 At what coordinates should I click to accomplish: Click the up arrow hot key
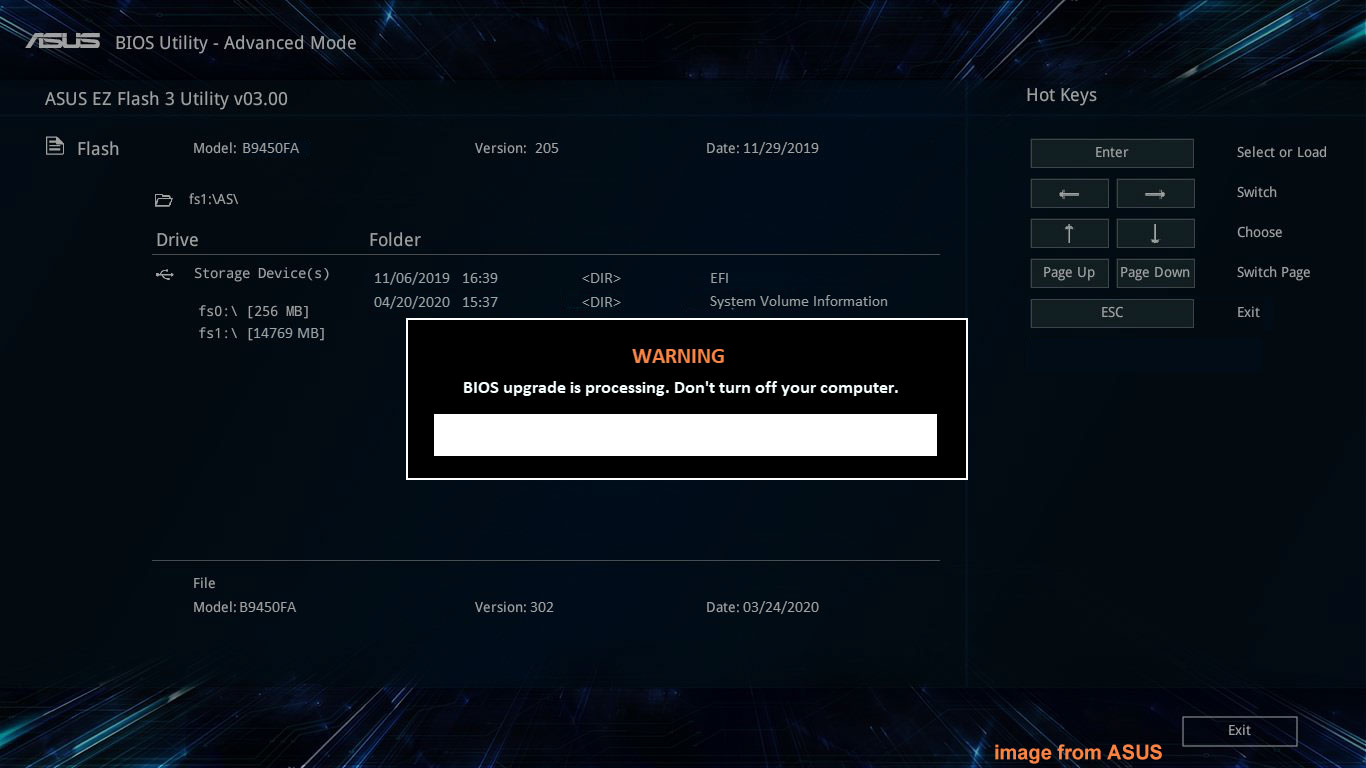click(1069, 233)
